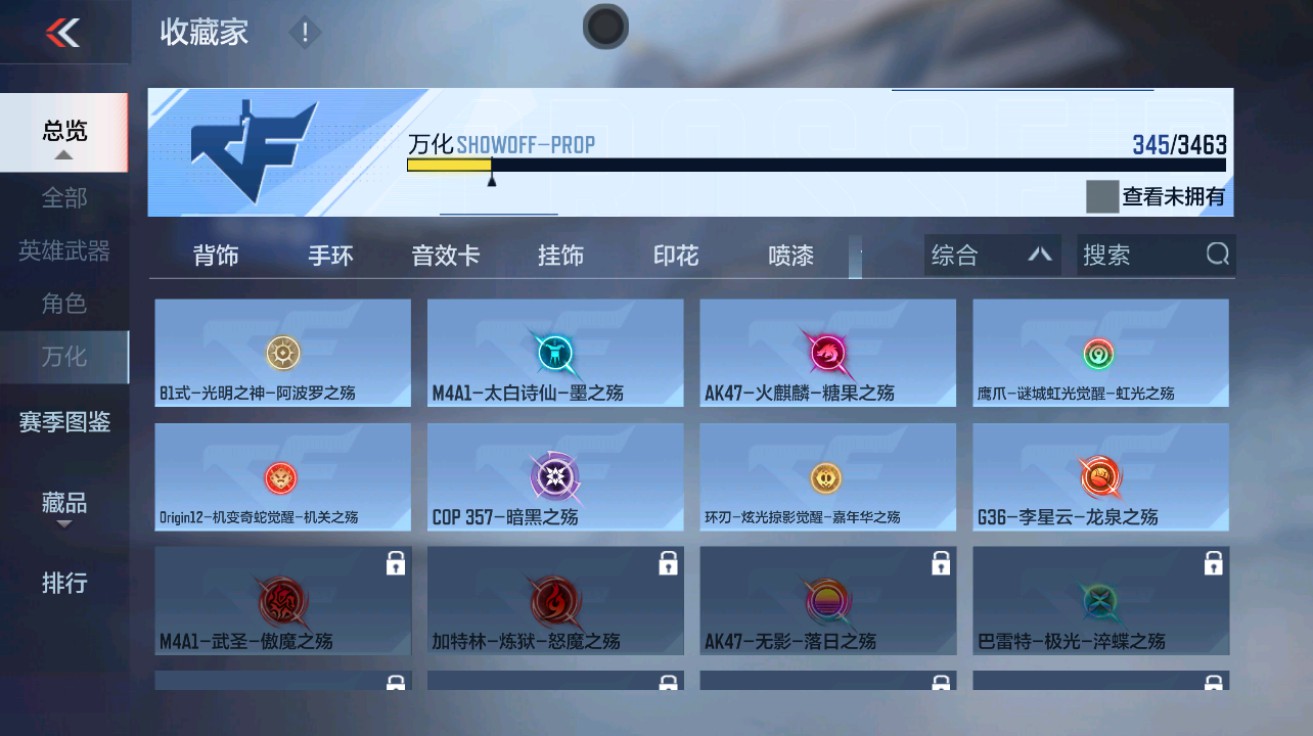Click the lock icon on M4A1-武圣-傲魔之殇 card
1313x736 pixels.
coord(398,564)
